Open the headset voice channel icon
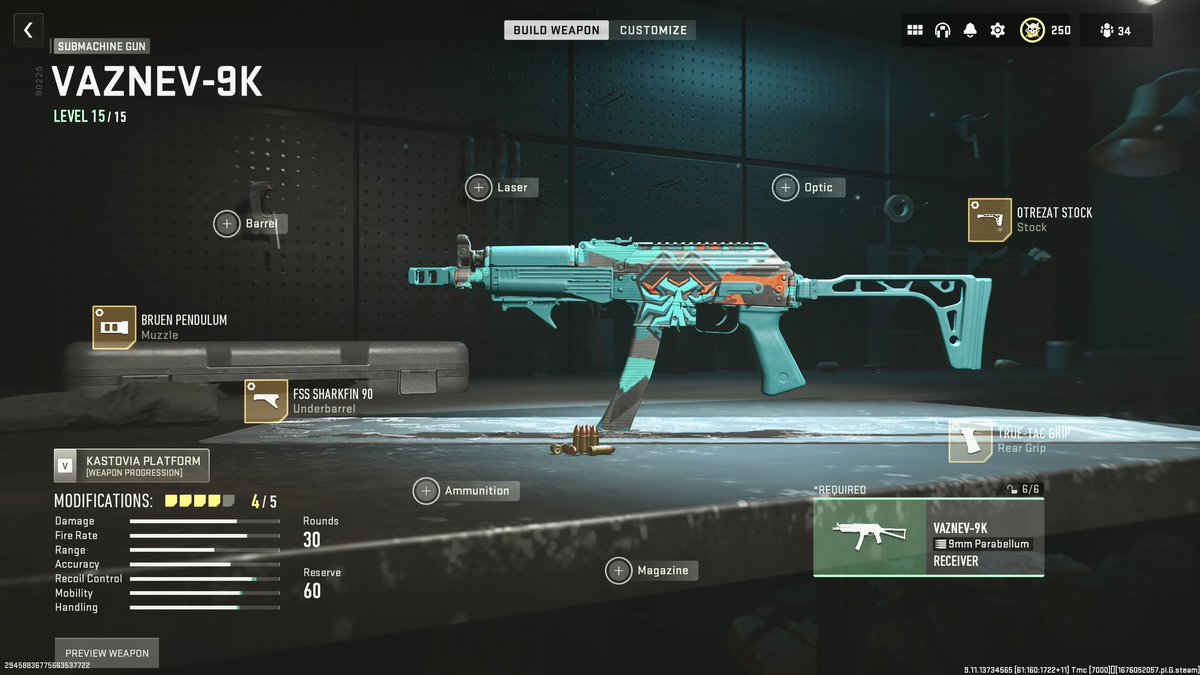The image size is (1200, 675). pos(942,30)
